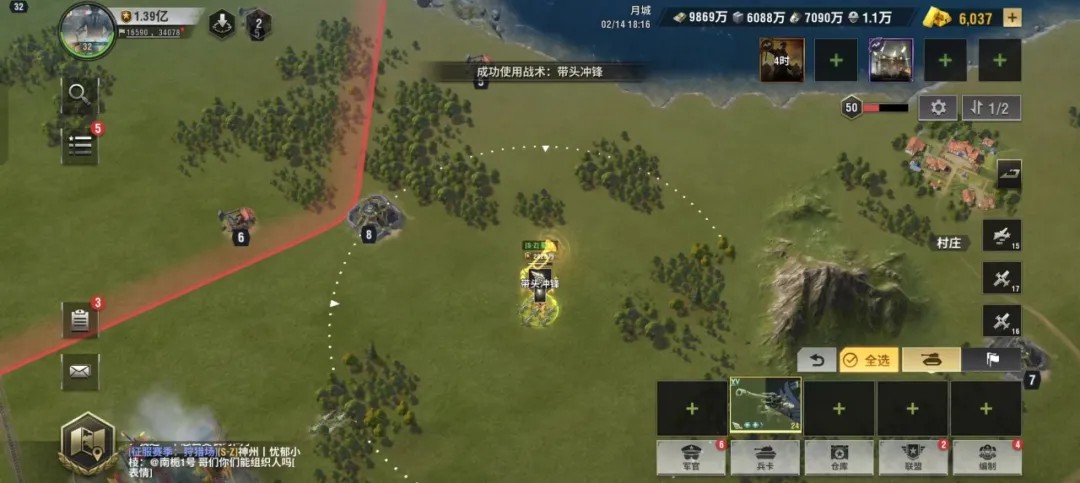Open settings via the gear icon
Viewport: 1080px width, 483px height.
938,108
